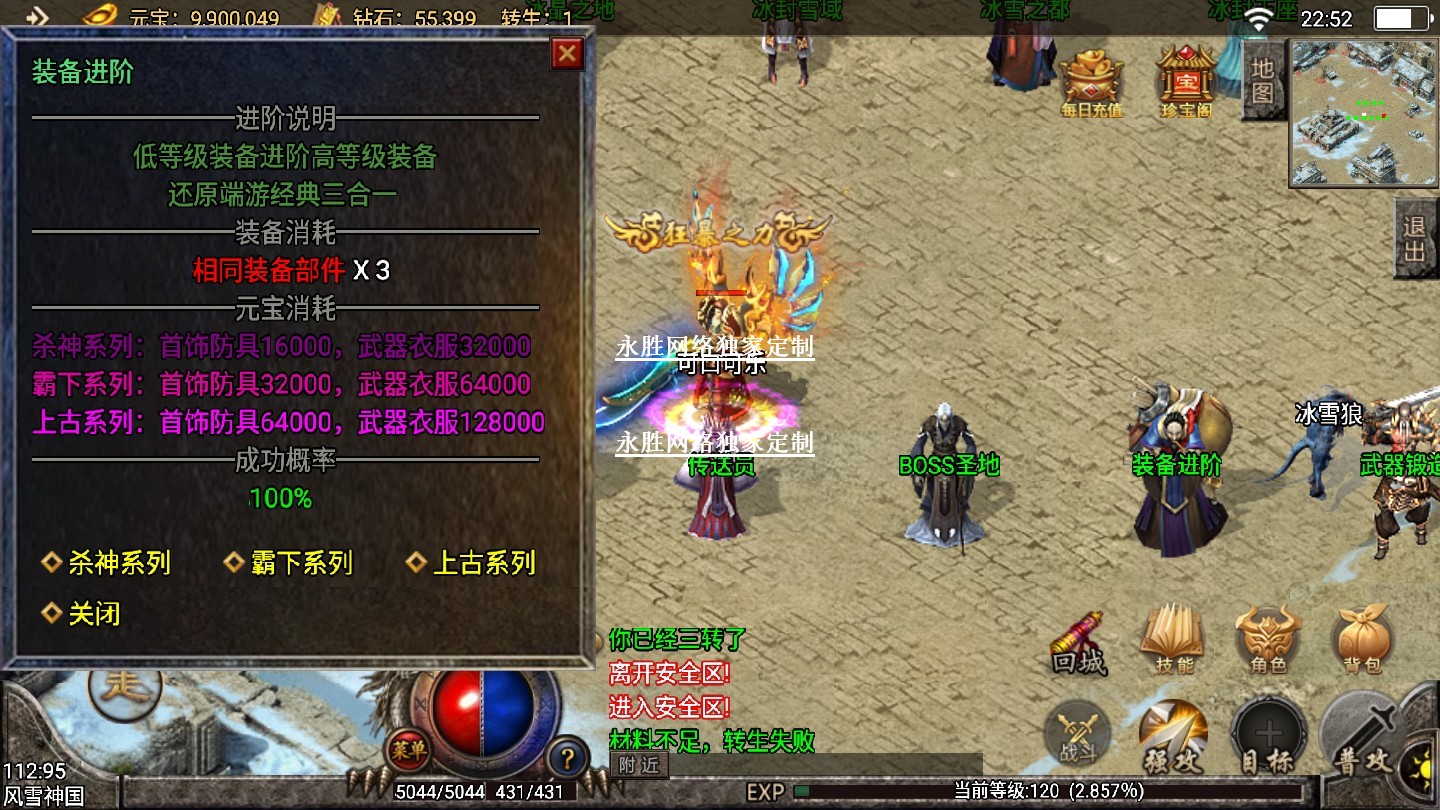
Task: Open the 角色 character sheet
Action: pos(1268,640)
